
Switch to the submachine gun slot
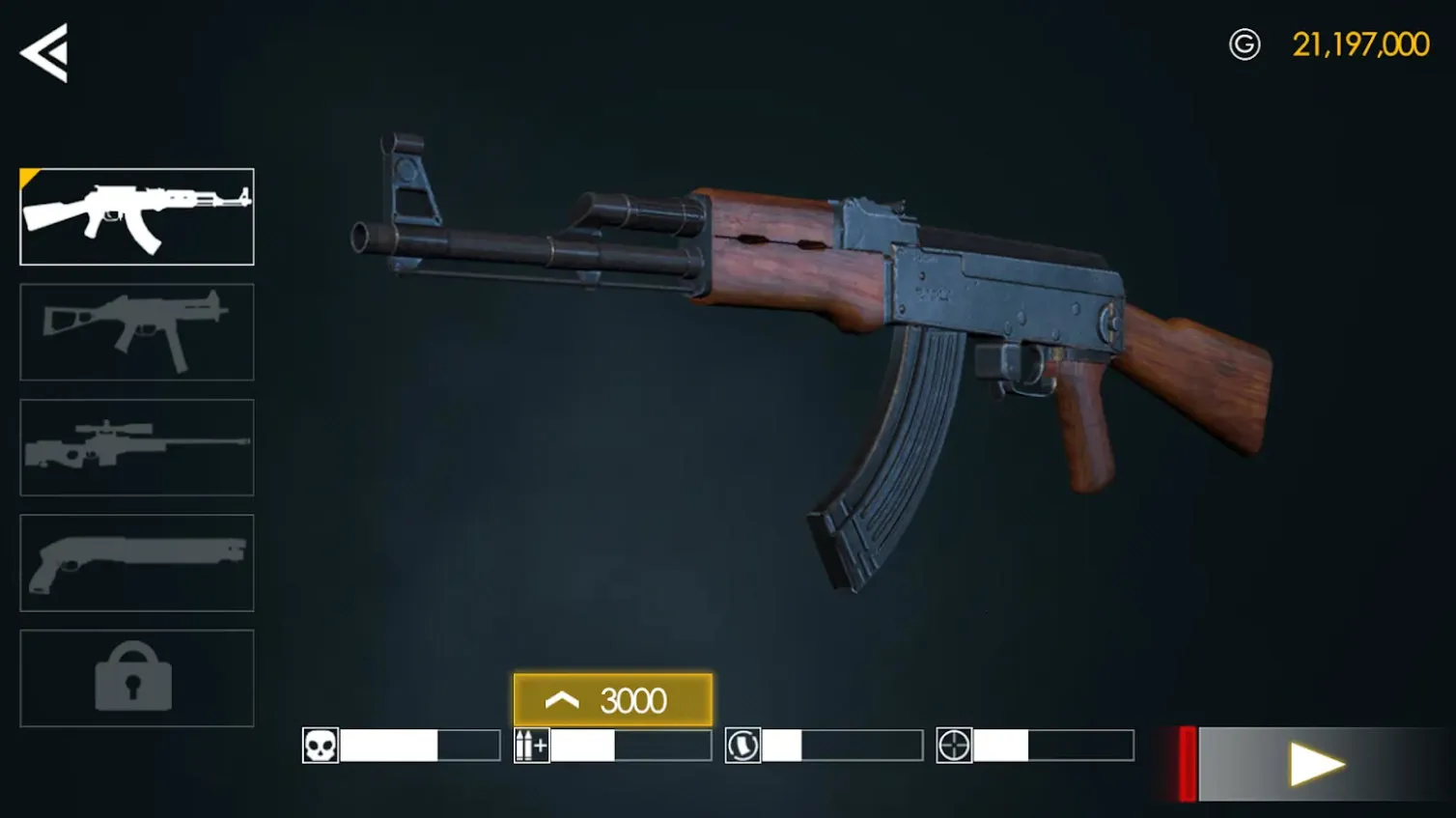(136, 332)
